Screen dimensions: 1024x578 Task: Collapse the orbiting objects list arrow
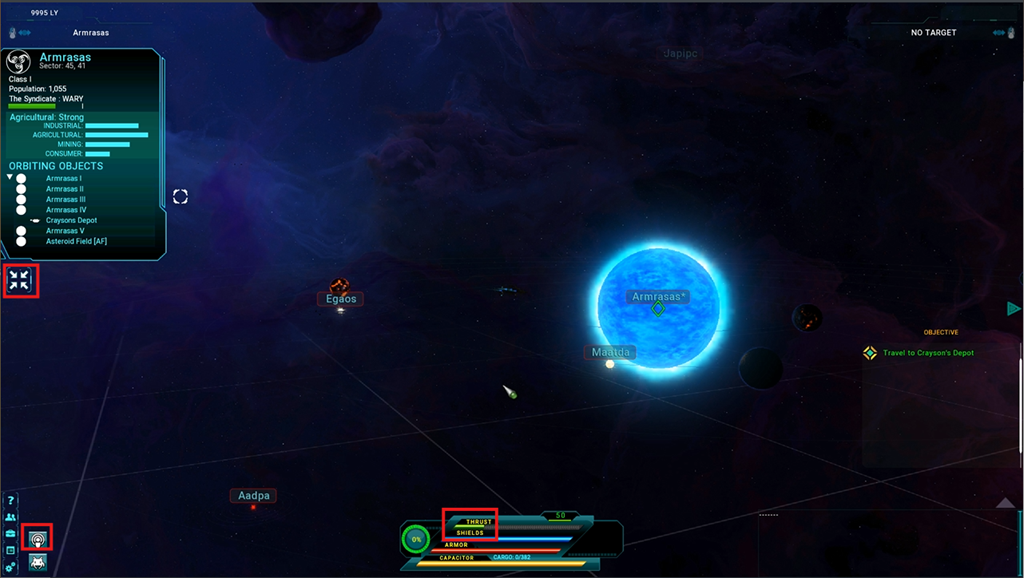pyautogui.click(x=10, y=178)
